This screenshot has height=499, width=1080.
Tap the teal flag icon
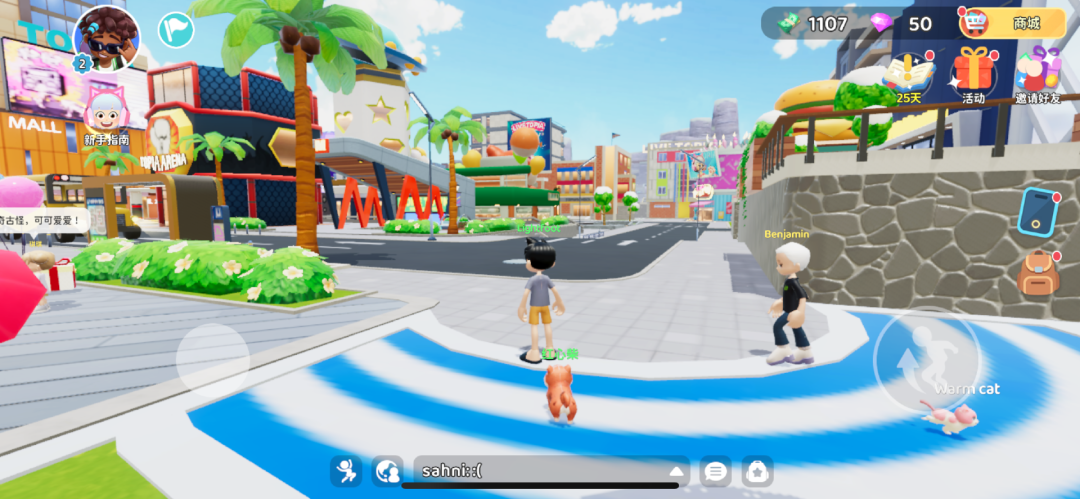(x=176, y=29)
